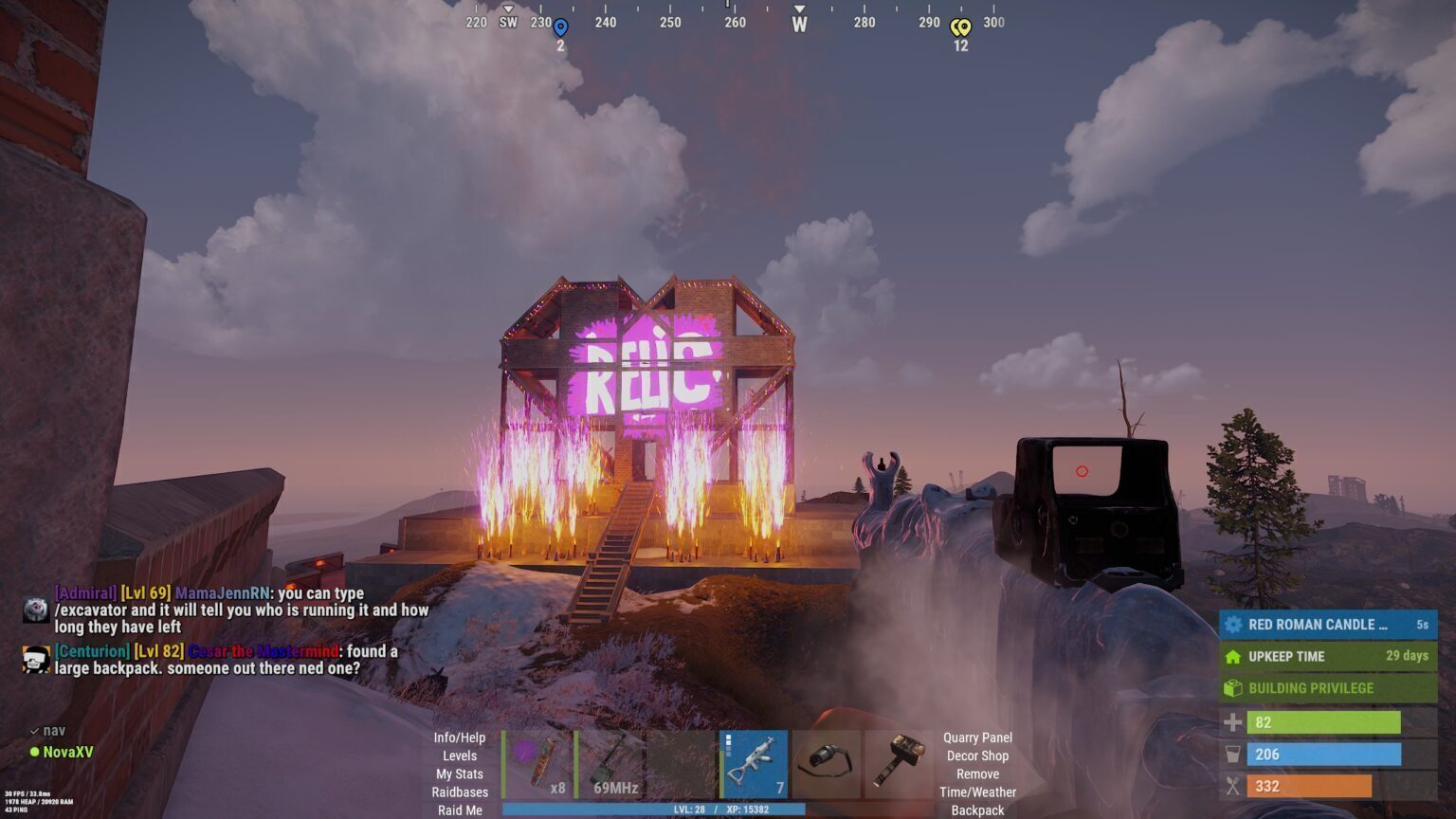
Task: Click the NovaXV team member entry
Action: pos(67,752)
